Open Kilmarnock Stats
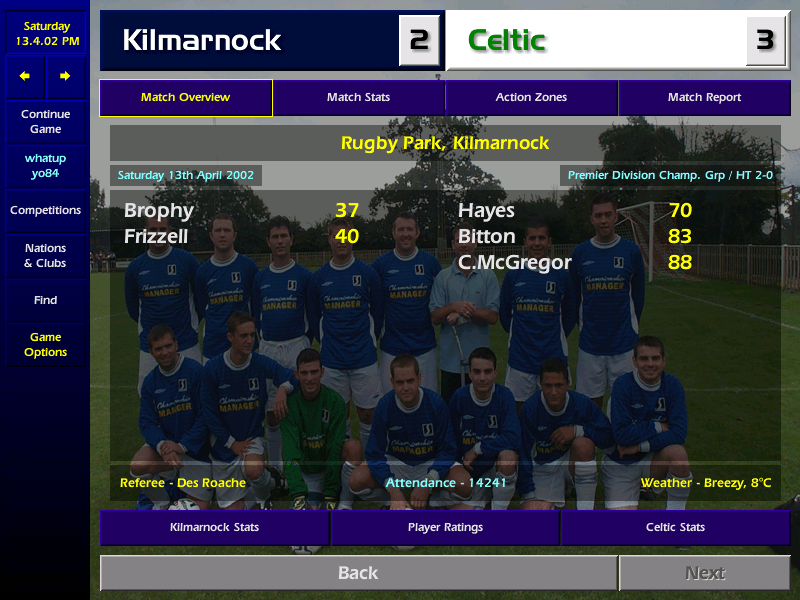The height and width of the screenshot is (600, 800). pyautogui.click(x=214, y=527)
